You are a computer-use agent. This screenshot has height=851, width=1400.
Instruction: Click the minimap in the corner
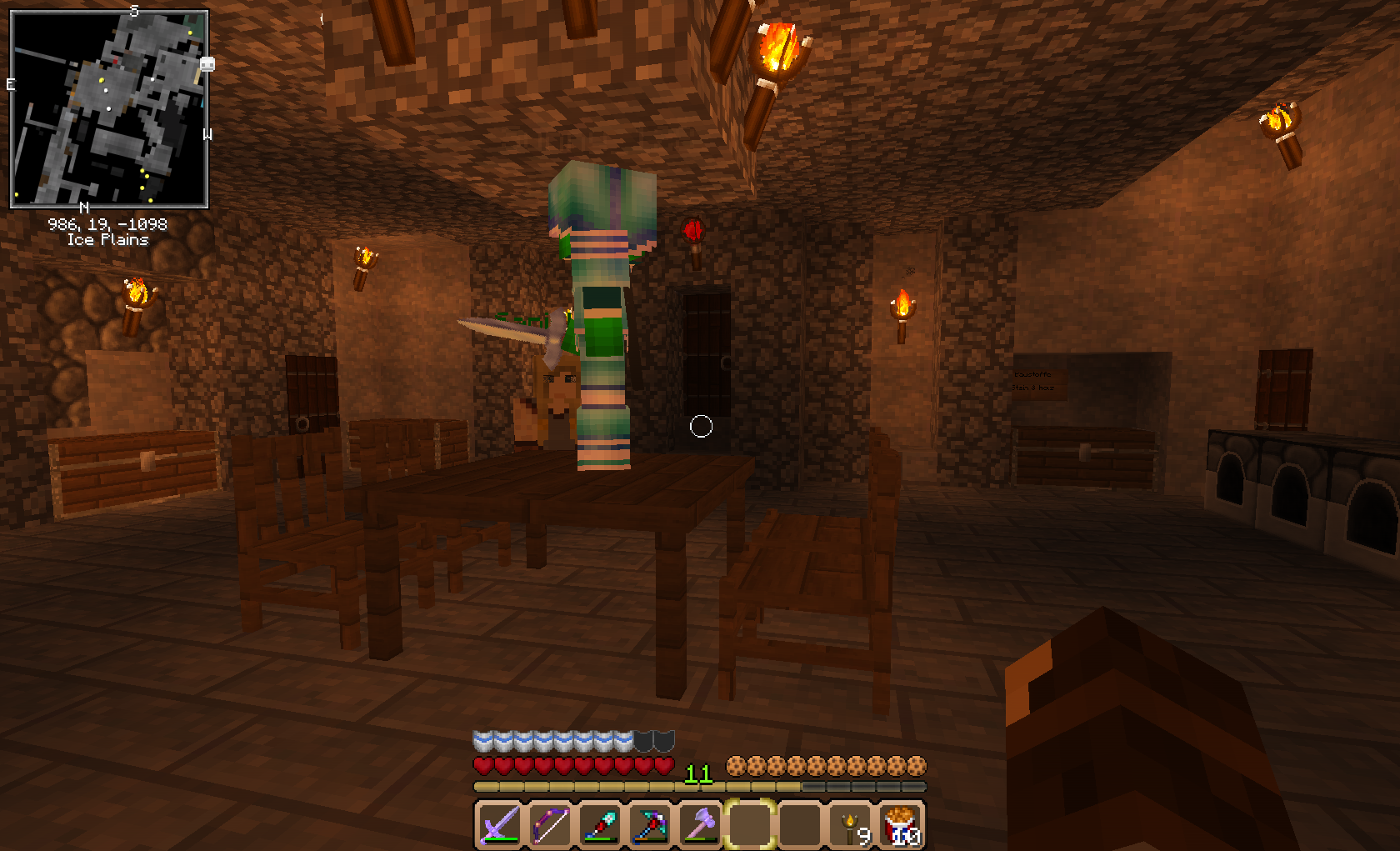(108, 108)
